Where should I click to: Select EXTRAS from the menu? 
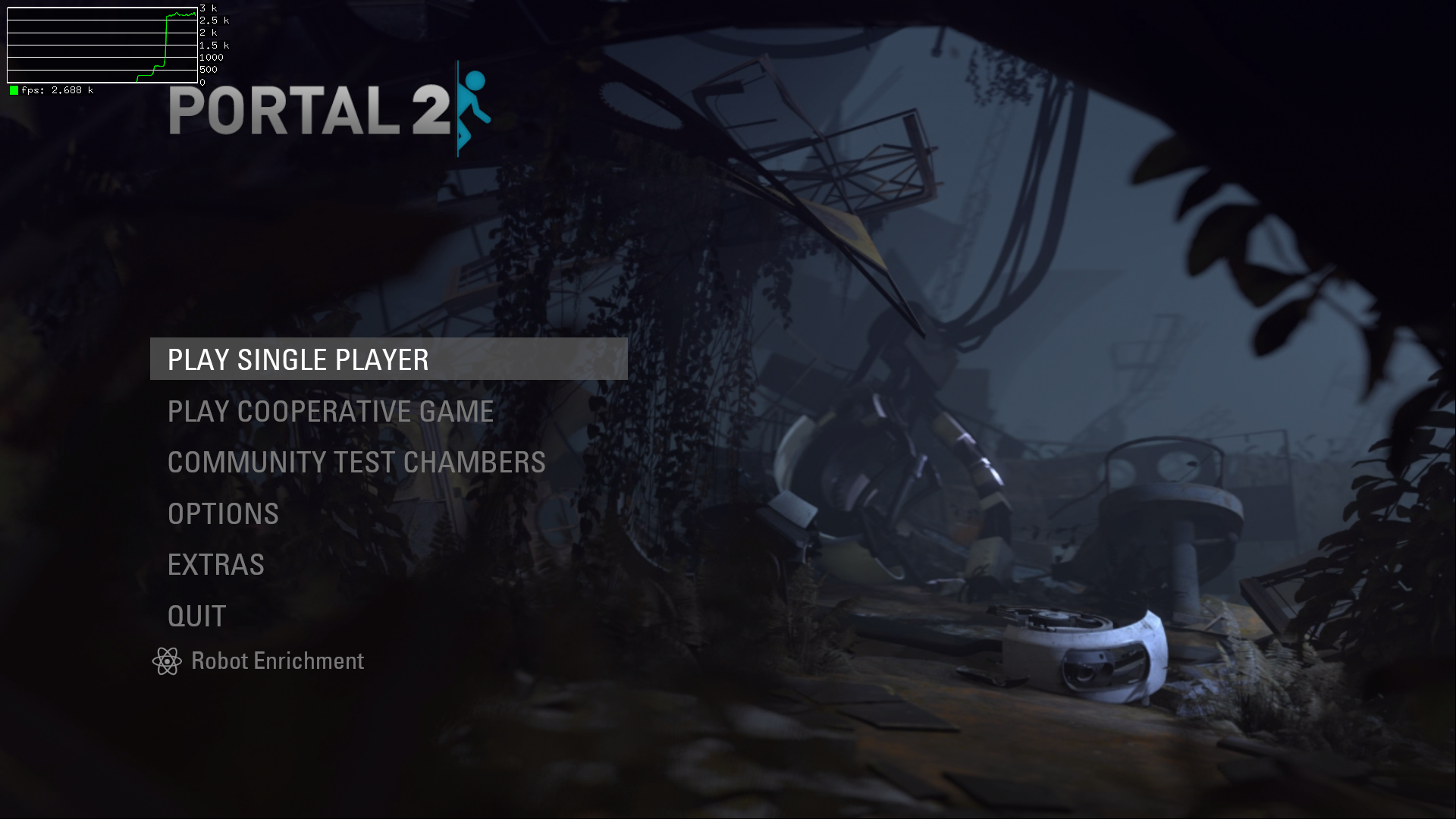click(x=215, y=564)
